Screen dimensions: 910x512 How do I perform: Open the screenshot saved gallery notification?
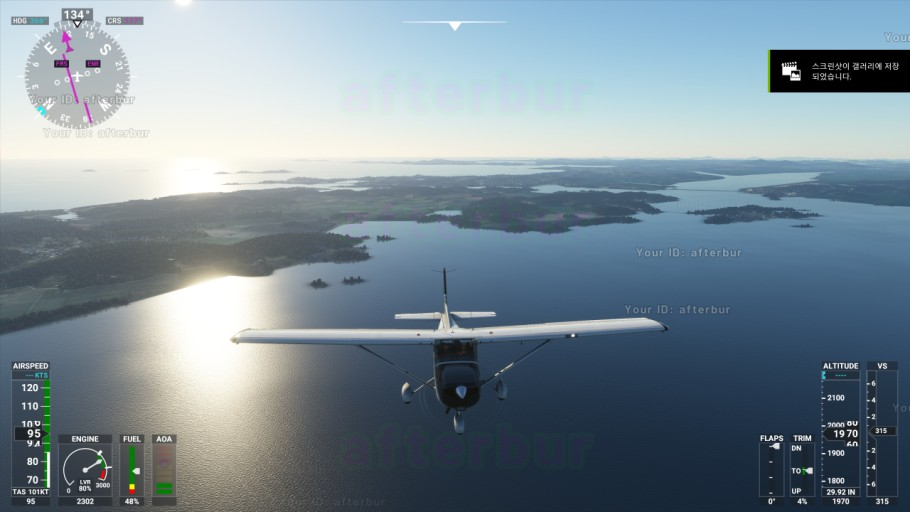coord(839,71)
